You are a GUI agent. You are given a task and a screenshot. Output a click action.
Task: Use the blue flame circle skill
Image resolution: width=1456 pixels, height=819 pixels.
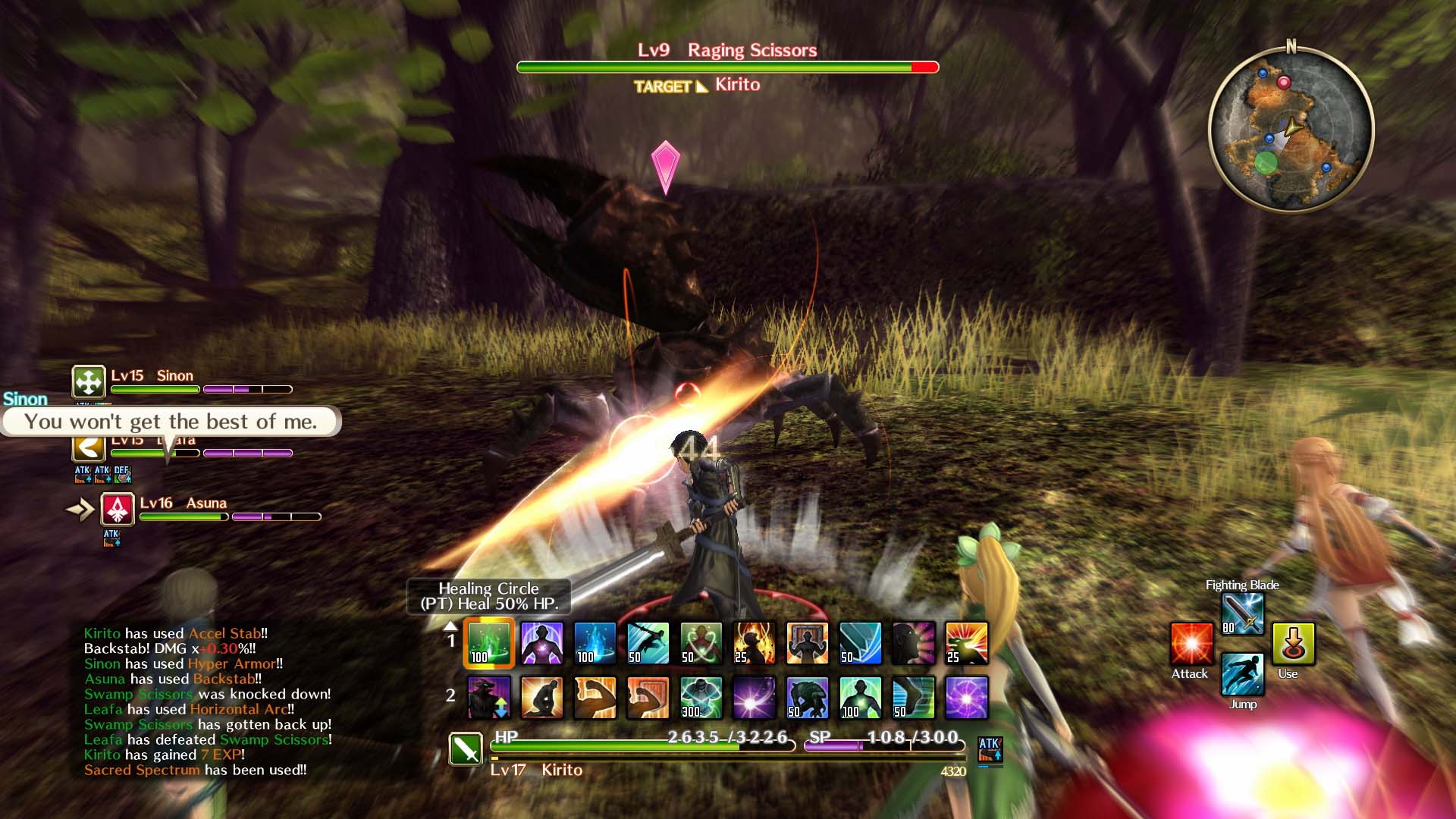[x=595, y=643]
